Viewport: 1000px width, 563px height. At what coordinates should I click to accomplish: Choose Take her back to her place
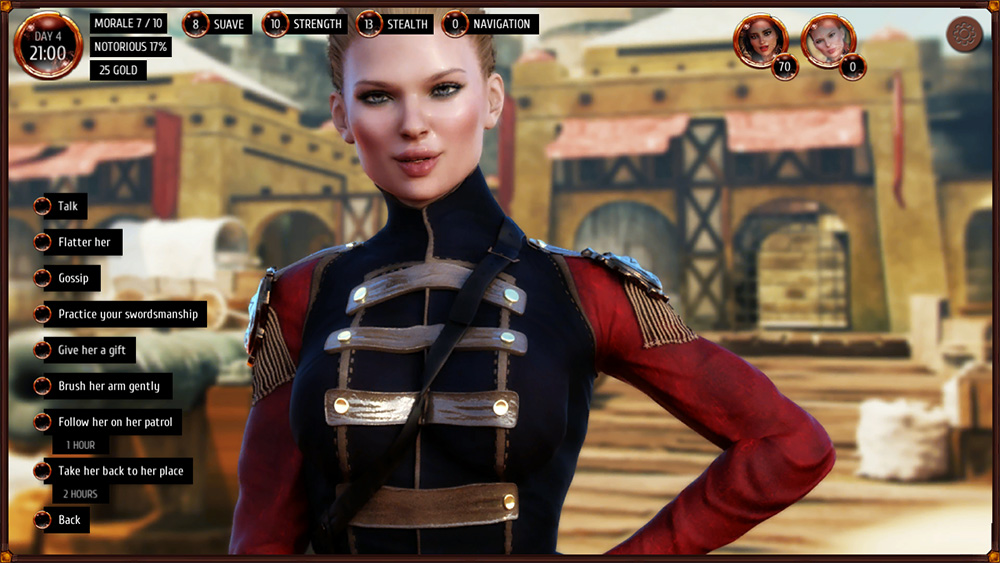[120, 470]
